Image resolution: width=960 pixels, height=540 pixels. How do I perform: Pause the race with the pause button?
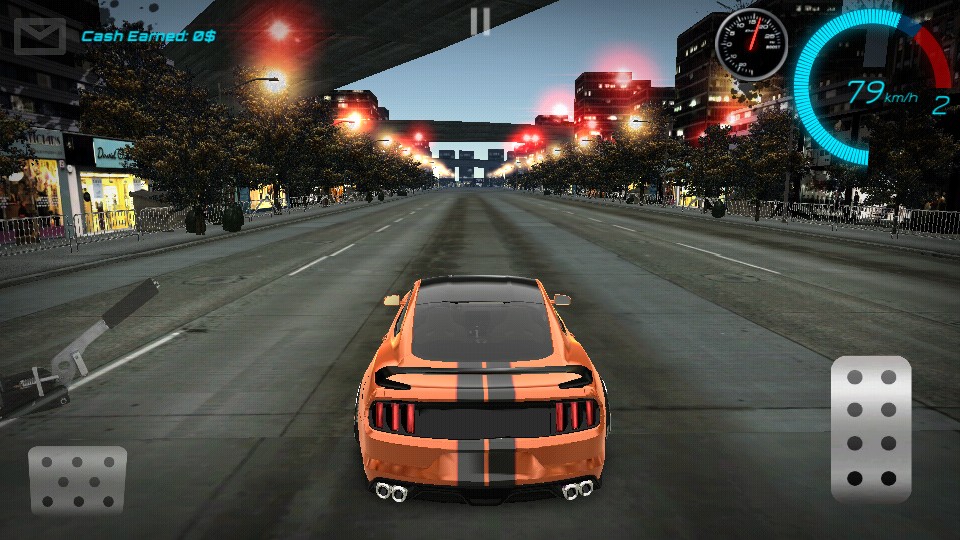[480, 22]
